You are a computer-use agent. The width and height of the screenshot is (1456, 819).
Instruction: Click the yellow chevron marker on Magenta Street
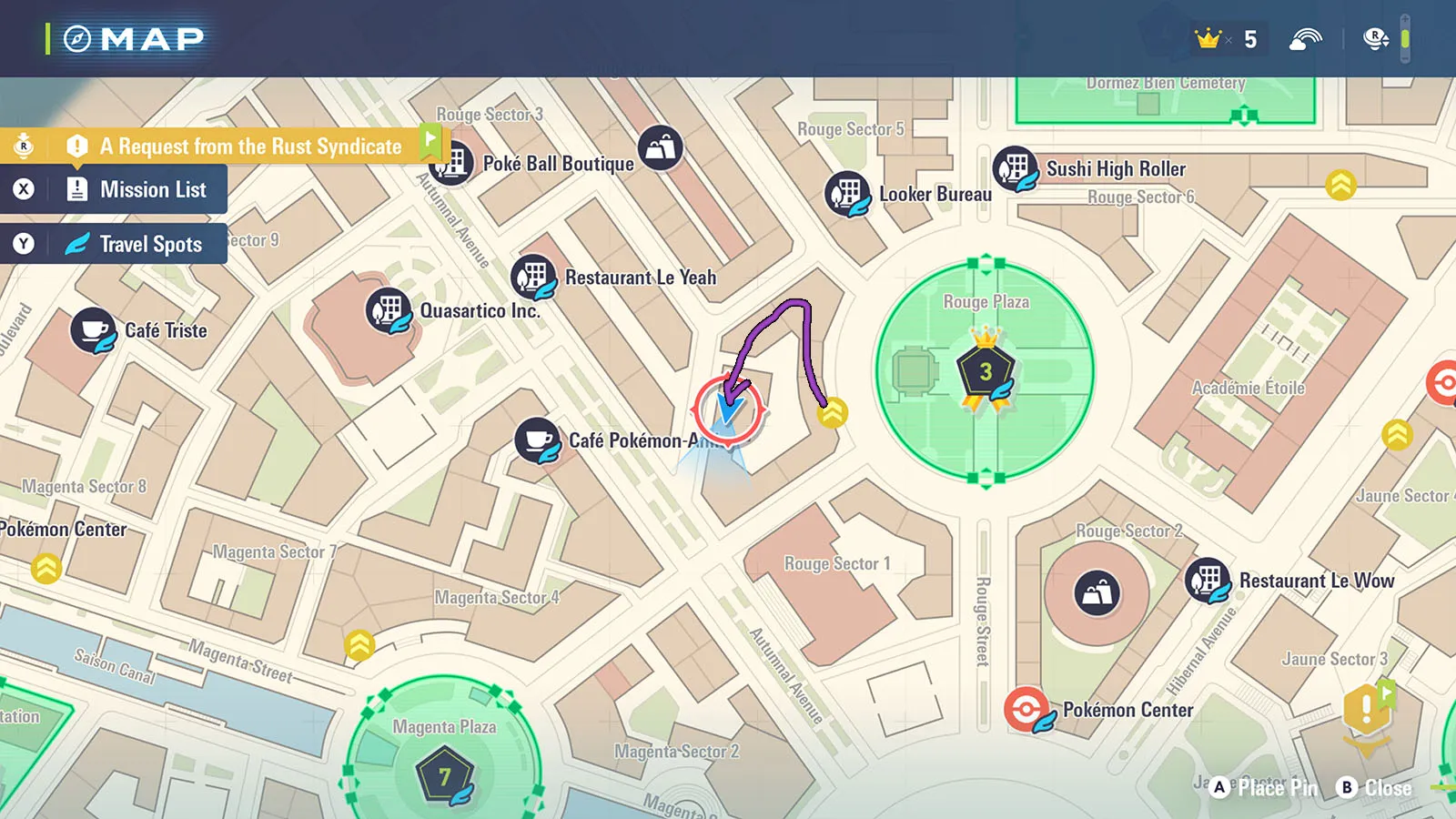coord(360,645)
